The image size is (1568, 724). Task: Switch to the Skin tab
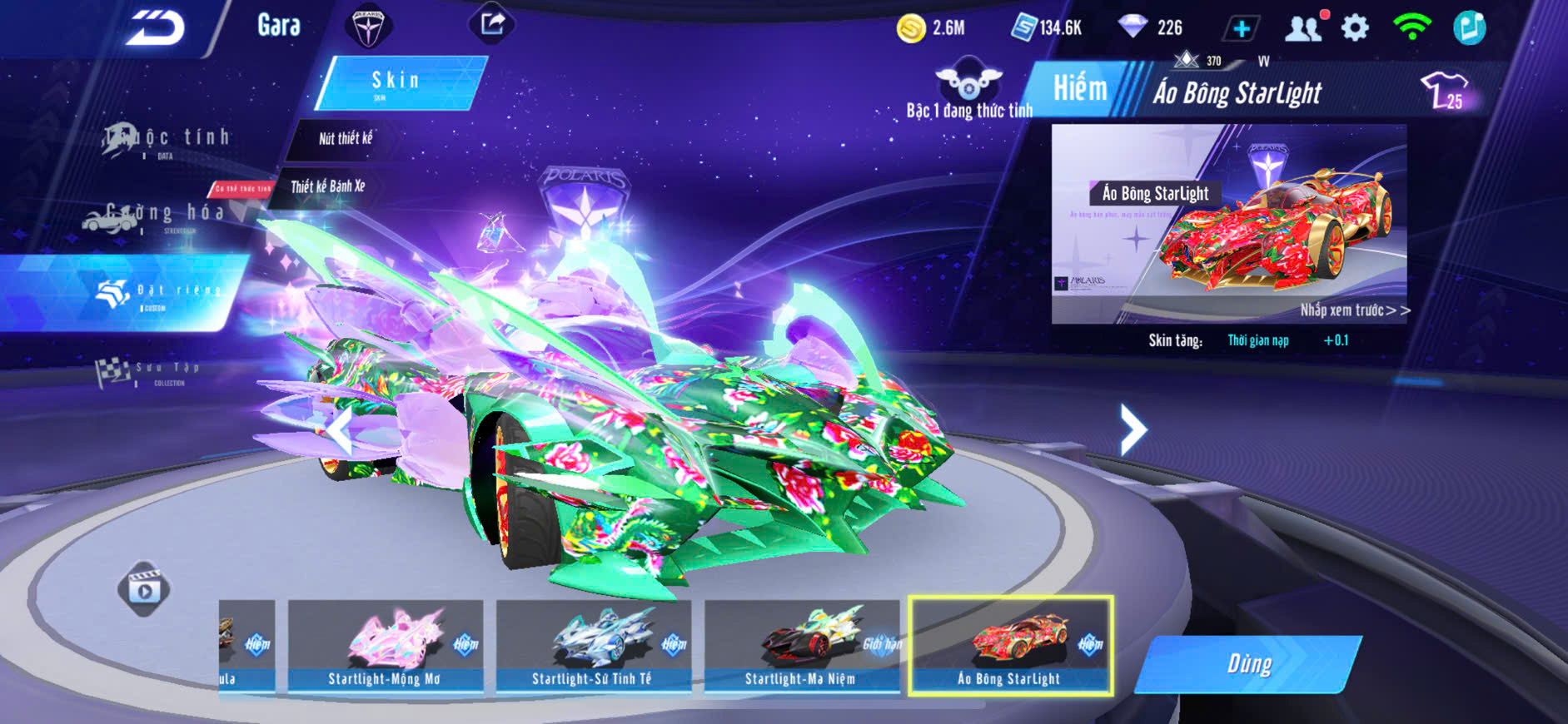coord(397,82)
